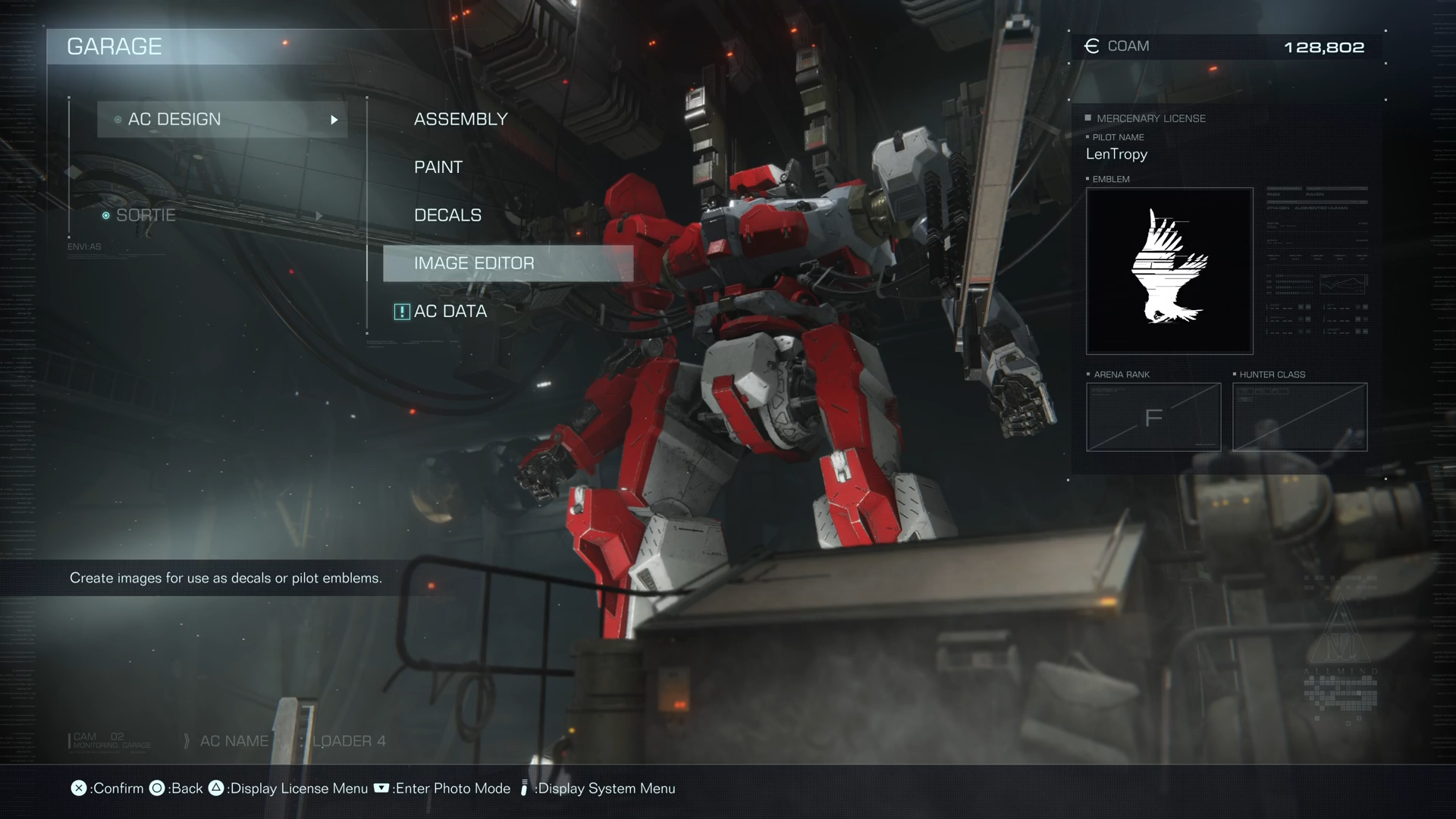Choose the SORTIE menu option
The width and height of the screenshot is (1456, 819).
pos(146,215)
